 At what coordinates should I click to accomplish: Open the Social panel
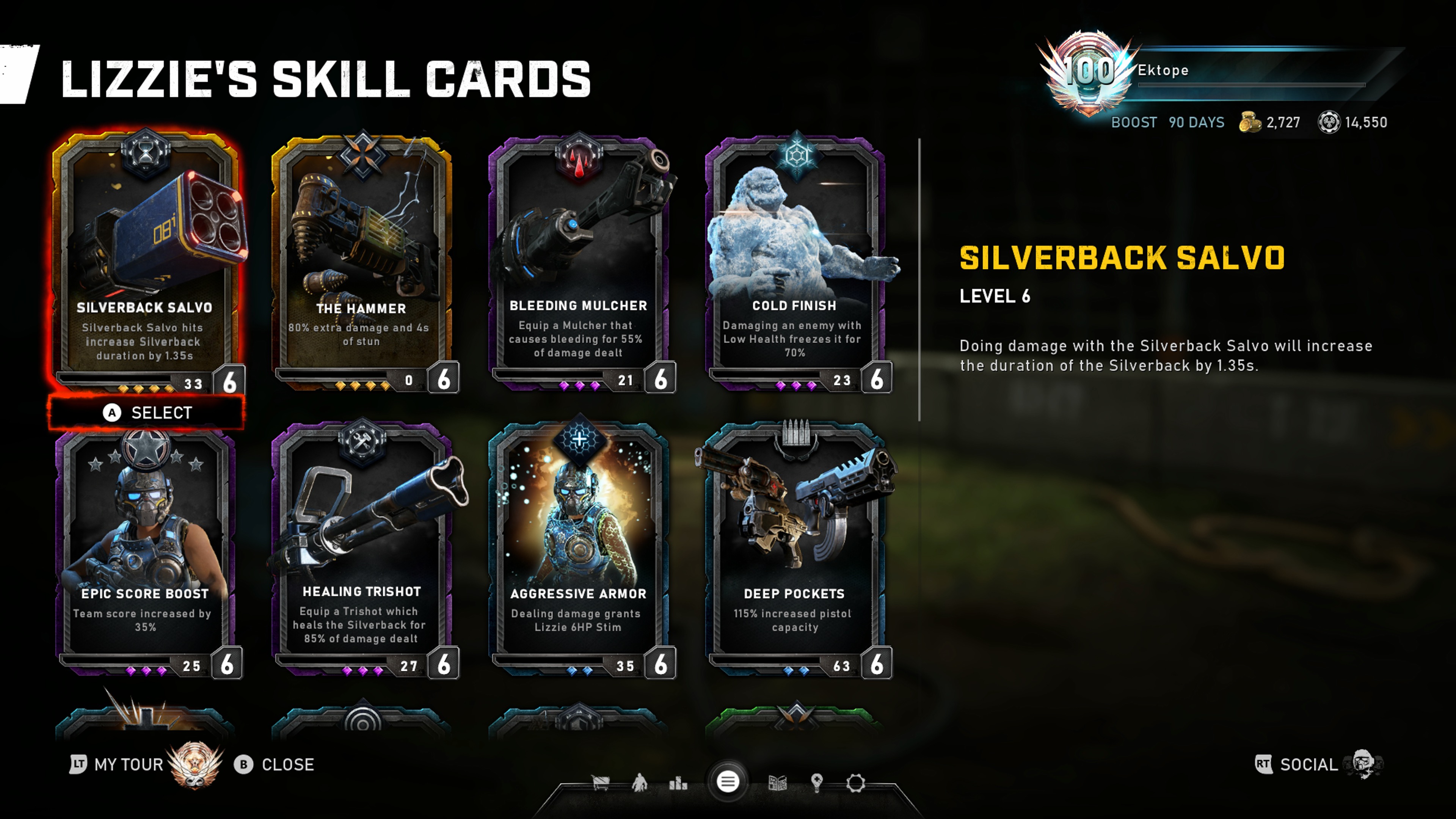tap(1308, 765)
